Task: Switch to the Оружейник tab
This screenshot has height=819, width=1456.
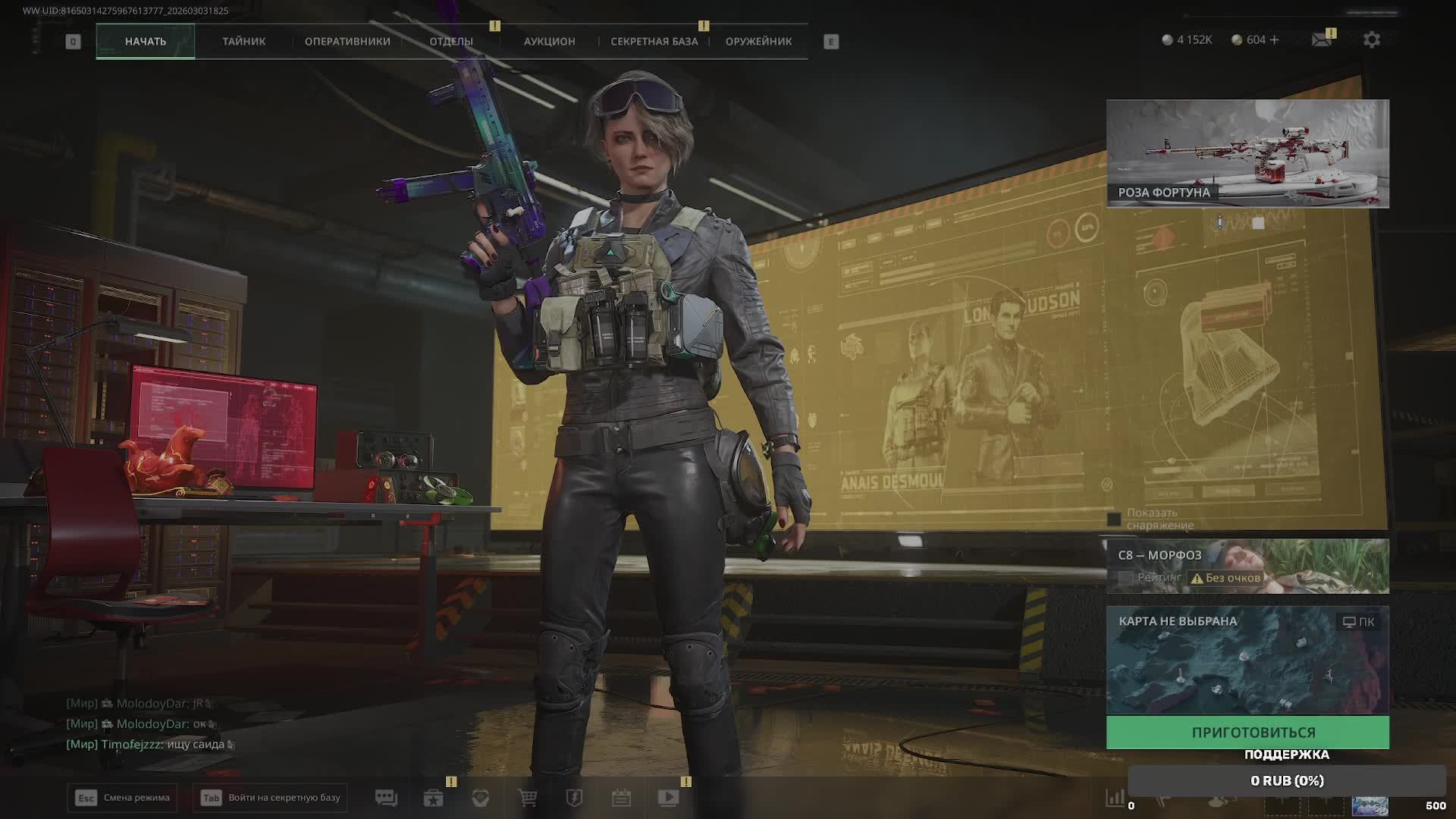Action: pos(758,41)
